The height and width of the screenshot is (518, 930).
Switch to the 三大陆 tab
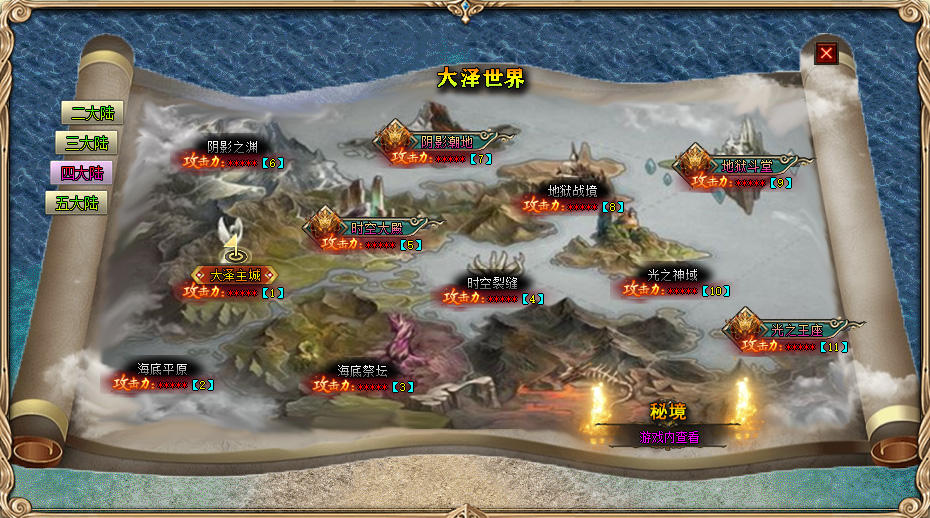pyautogui.click(x=86, y=143)
